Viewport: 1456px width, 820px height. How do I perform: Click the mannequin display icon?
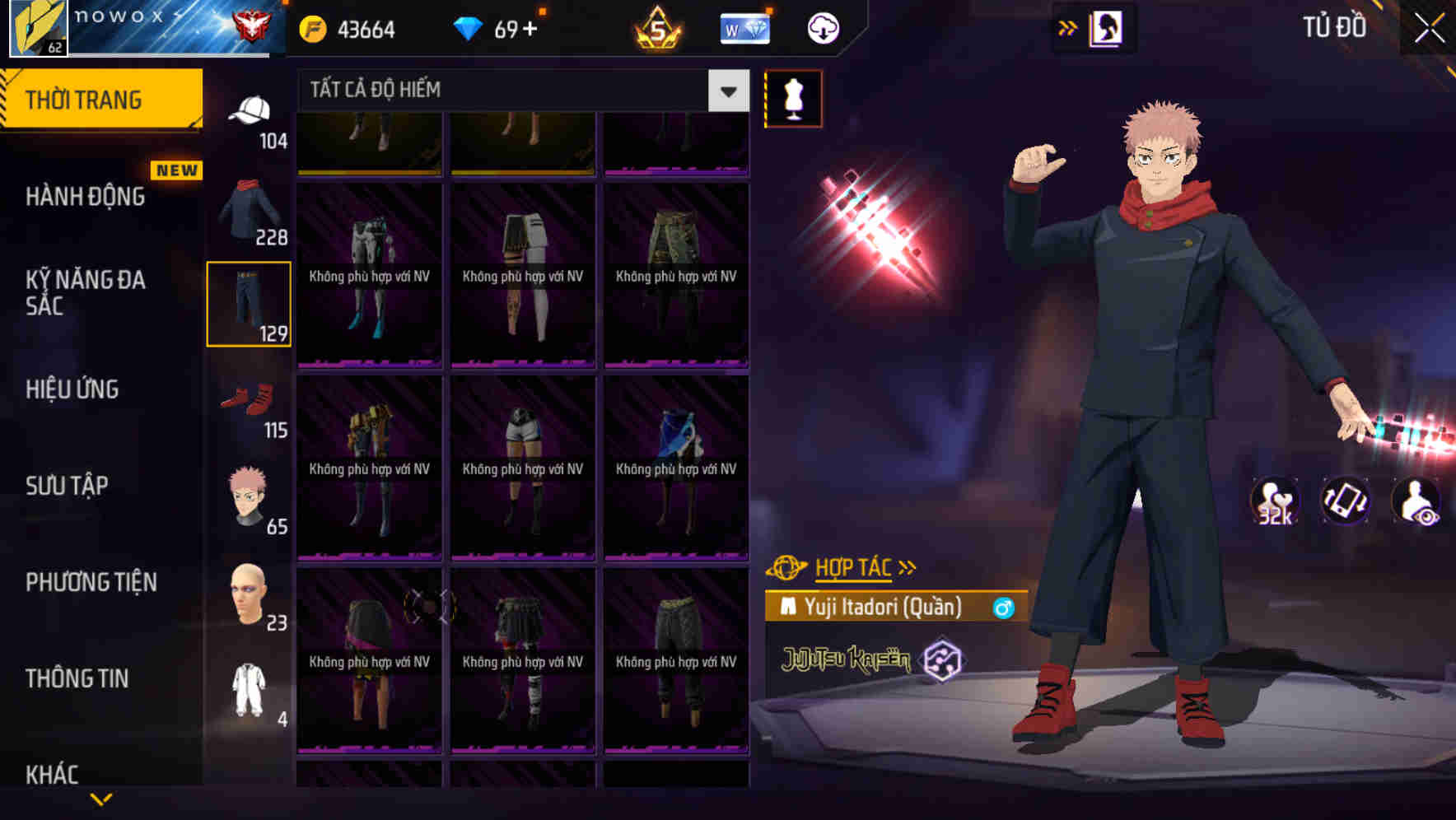[792, 98]
